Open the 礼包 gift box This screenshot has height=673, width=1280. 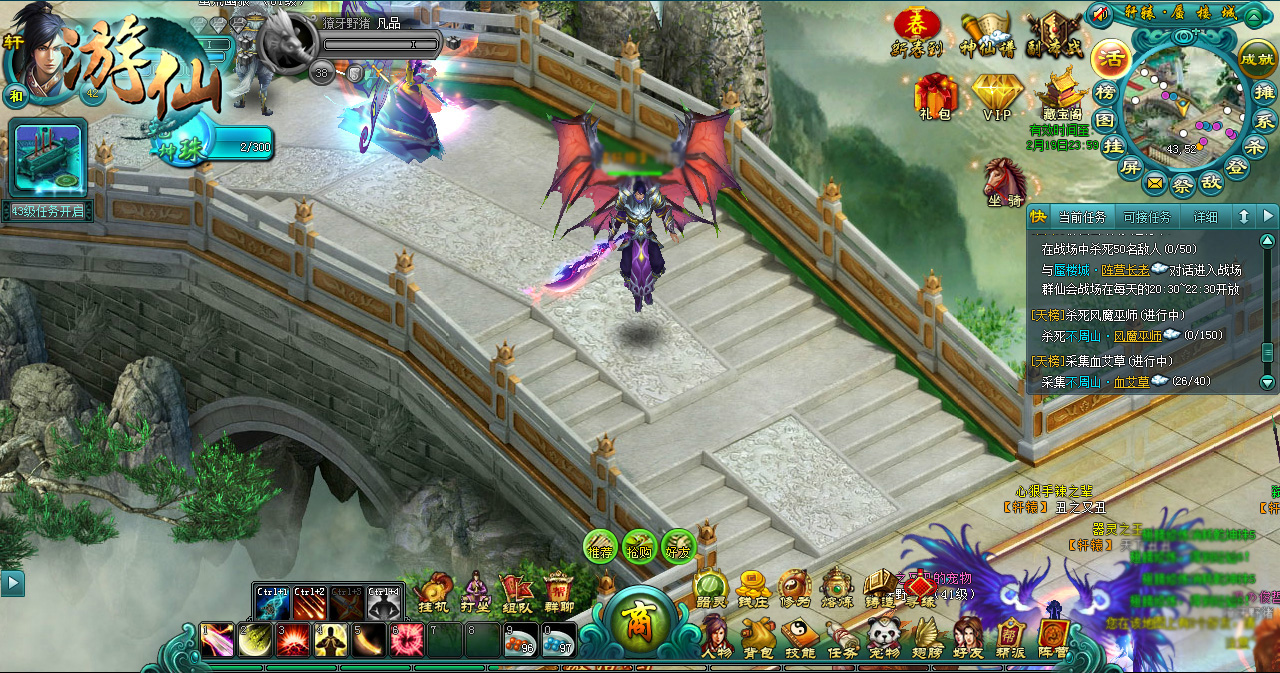click(x=936, y=98)
